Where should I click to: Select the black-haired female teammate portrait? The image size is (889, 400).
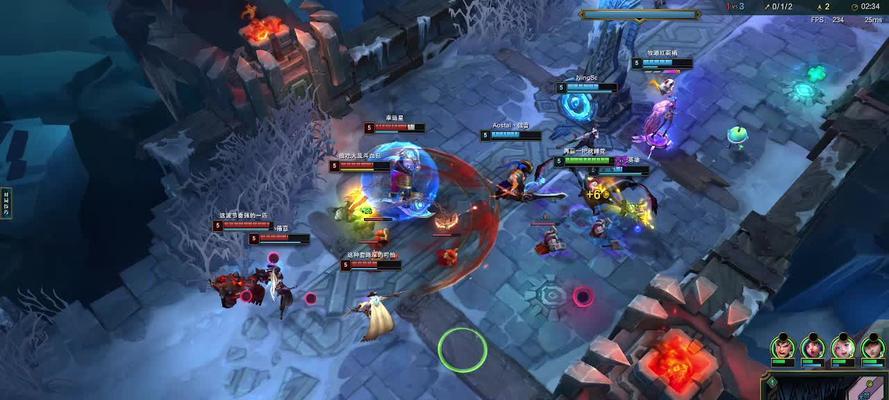pos(873,348)
